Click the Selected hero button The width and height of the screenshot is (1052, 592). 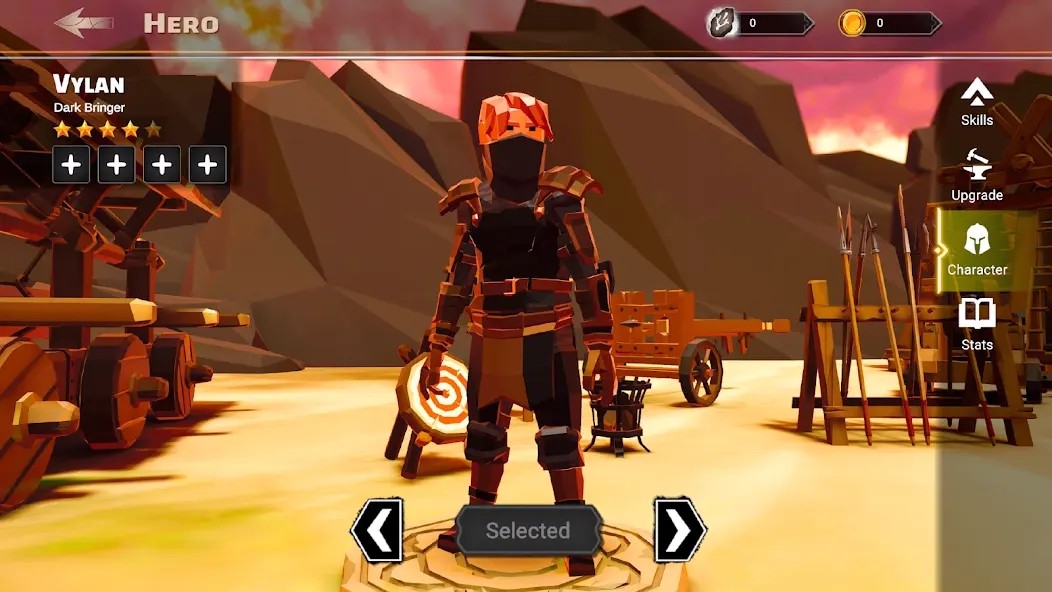tap(528, 530)
